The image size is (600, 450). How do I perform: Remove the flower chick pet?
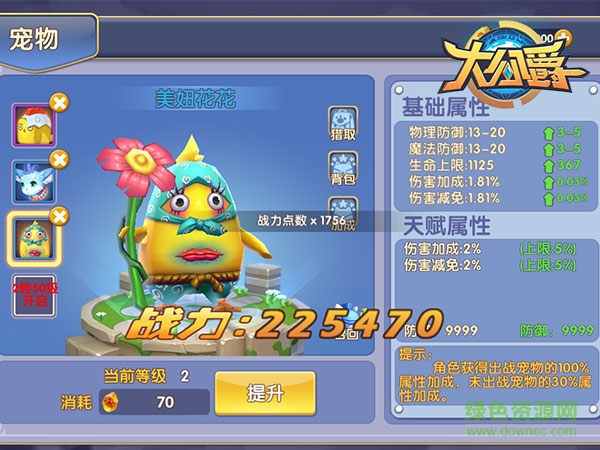[x=59, y=215]
